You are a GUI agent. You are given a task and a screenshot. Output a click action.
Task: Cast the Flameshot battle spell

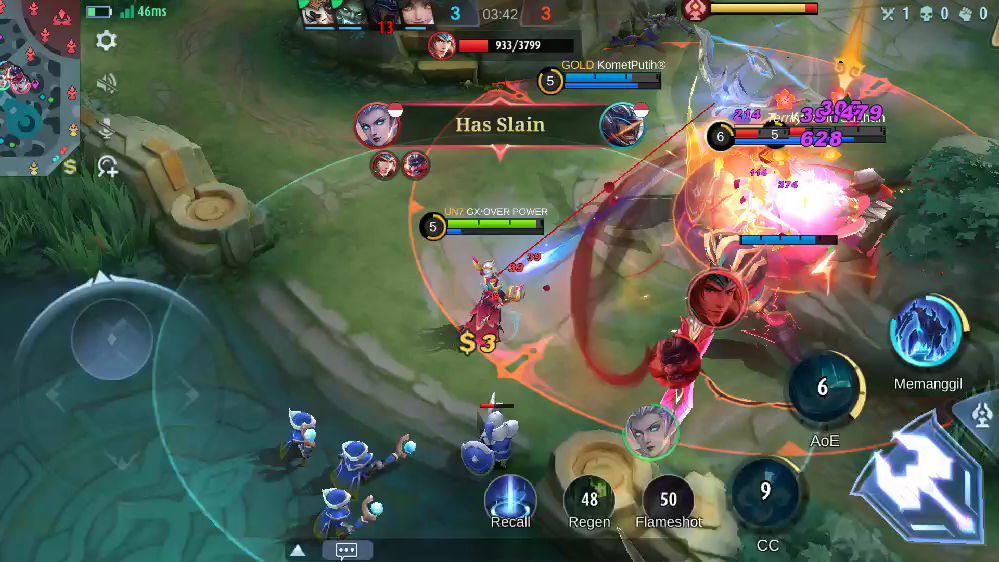(x=668, y=499)
